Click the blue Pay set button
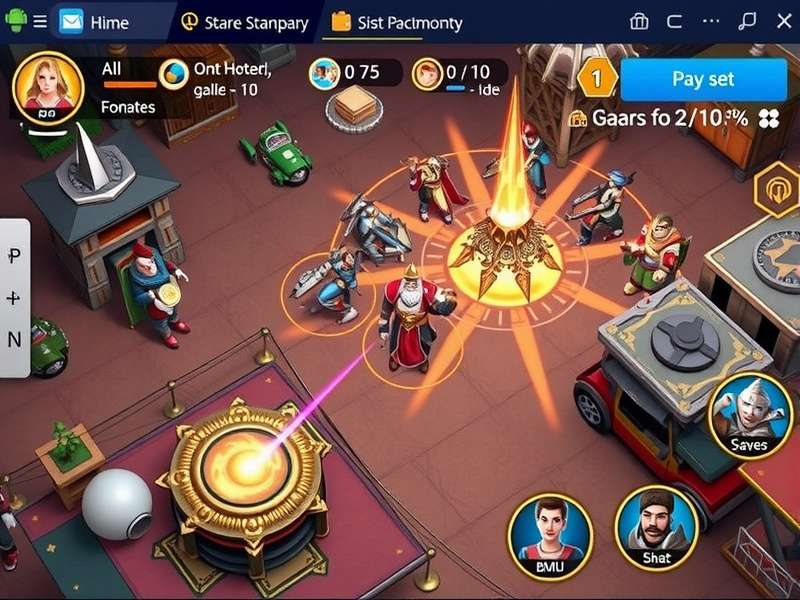800x600 pixels. 703,78
